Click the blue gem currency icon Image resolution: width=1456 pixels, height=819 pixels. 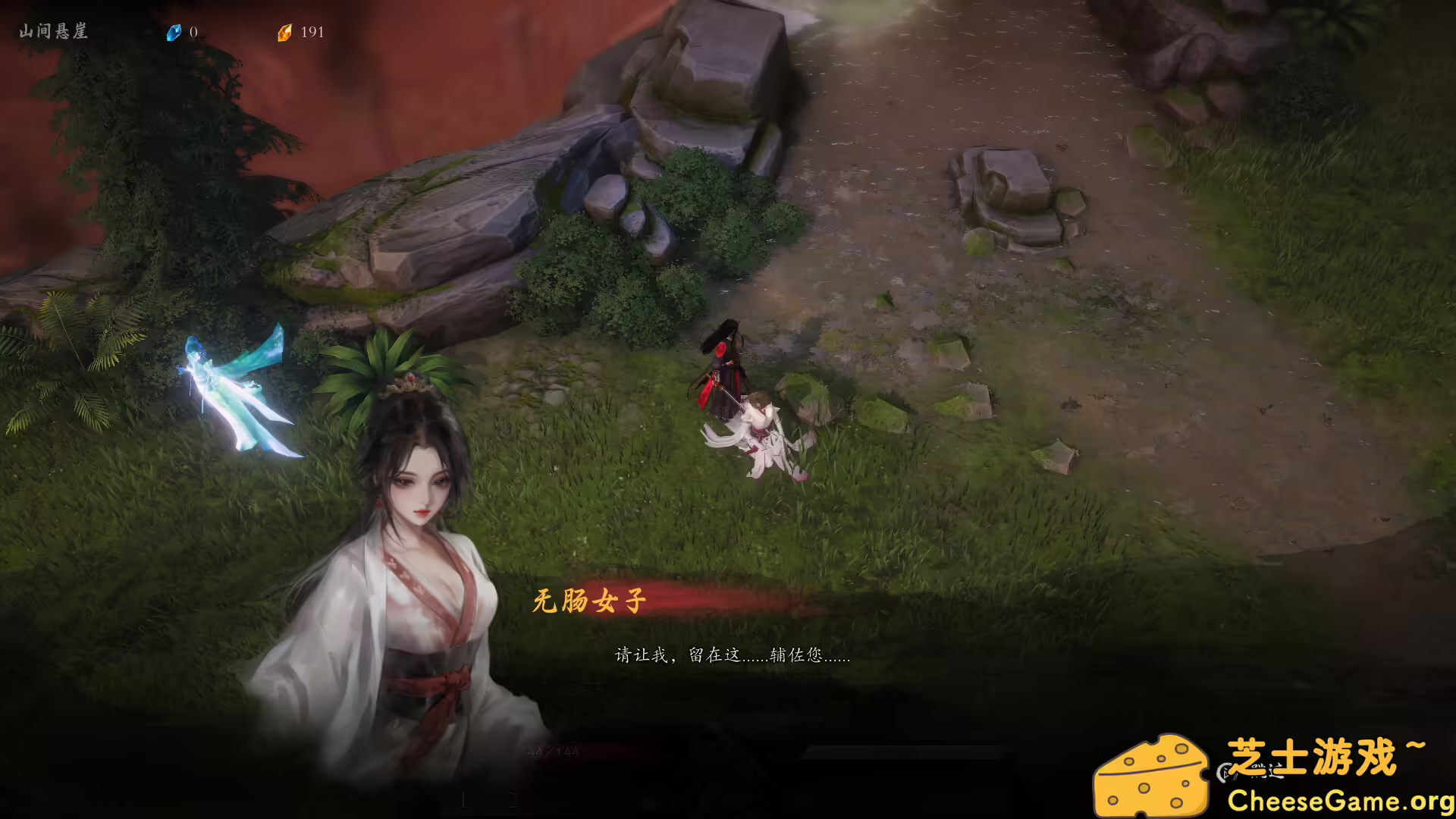pos(175,33)
